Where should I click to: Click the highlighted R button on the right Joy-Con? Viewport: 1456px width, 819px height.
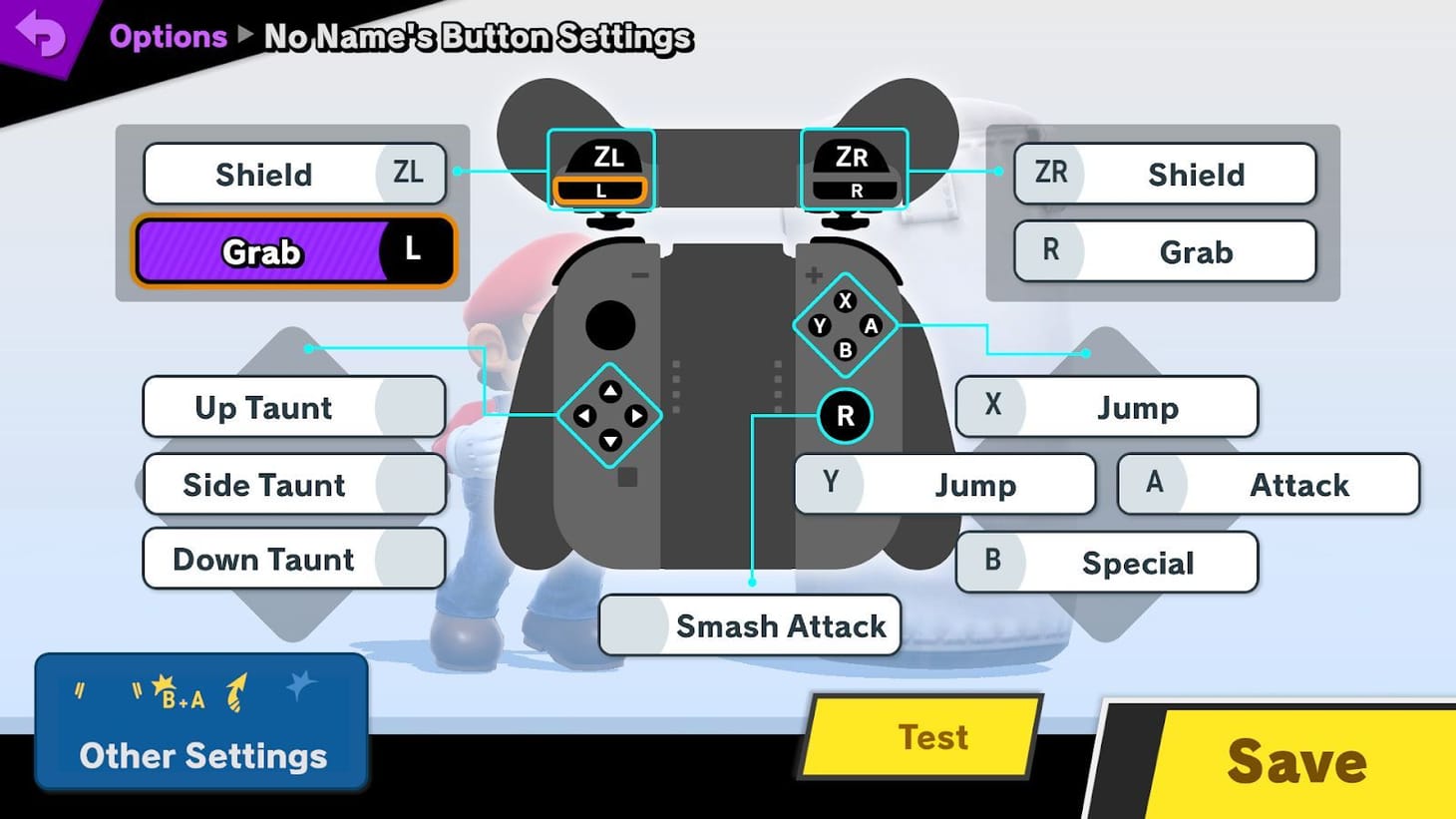845,417
